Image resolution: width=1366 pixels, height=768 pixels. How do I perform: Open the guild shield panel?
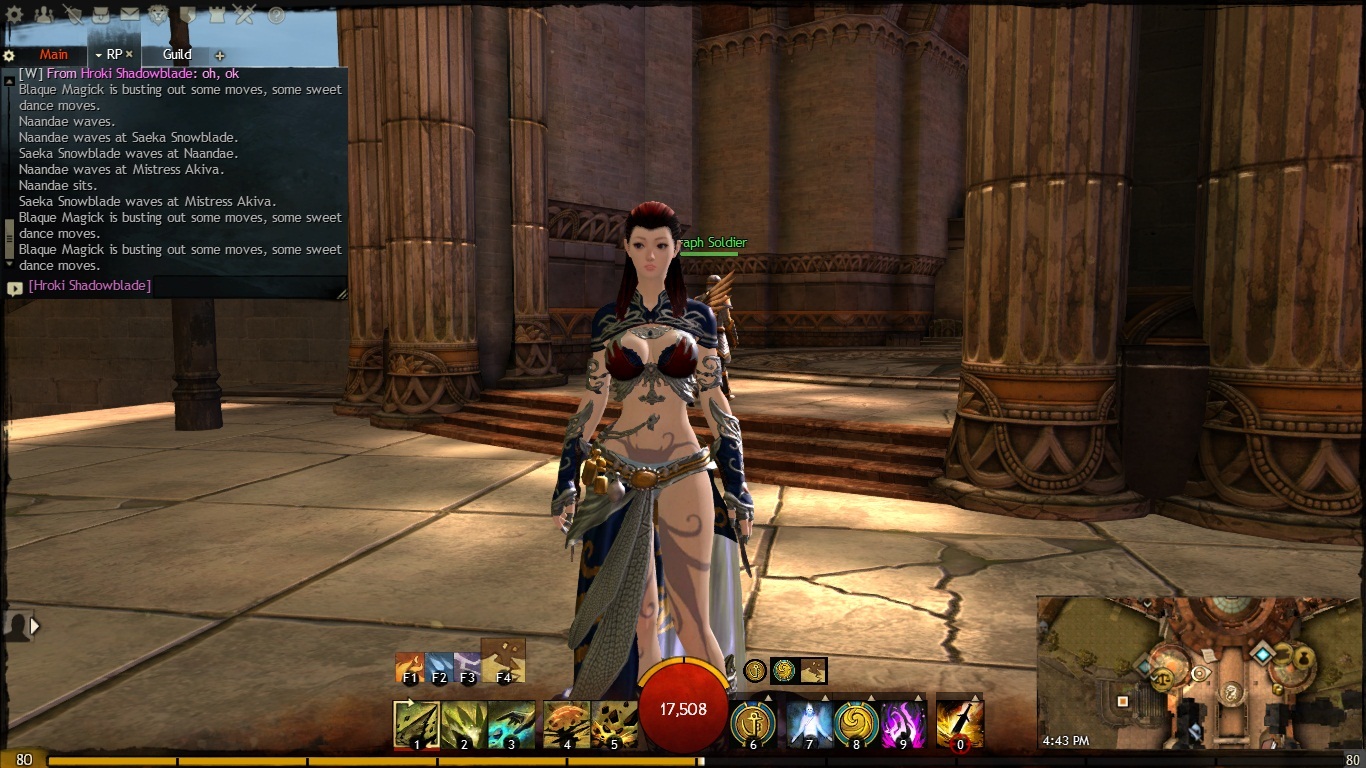[188, 15]
